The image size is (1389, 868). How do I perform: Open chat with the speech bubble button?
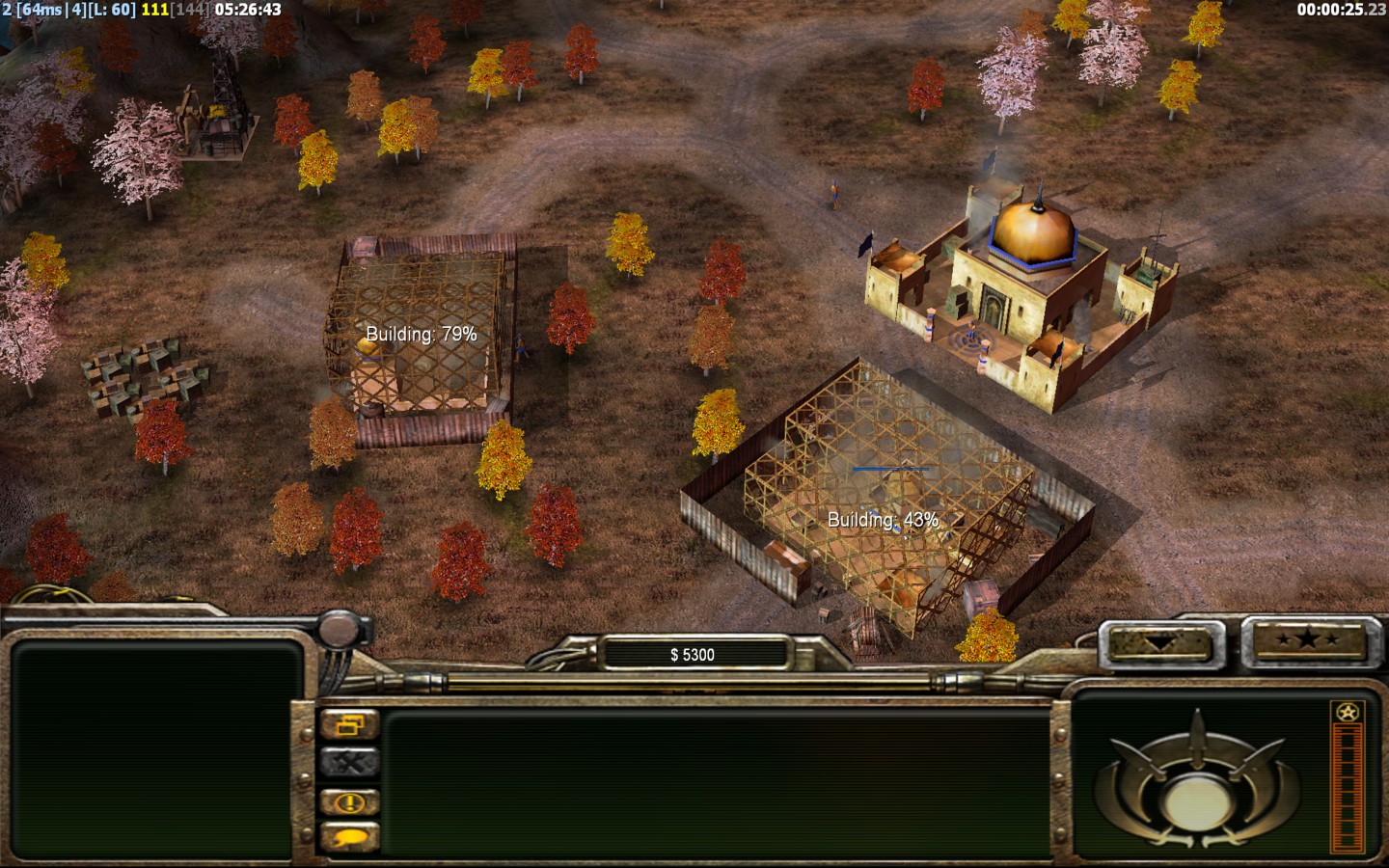[349, 837]
